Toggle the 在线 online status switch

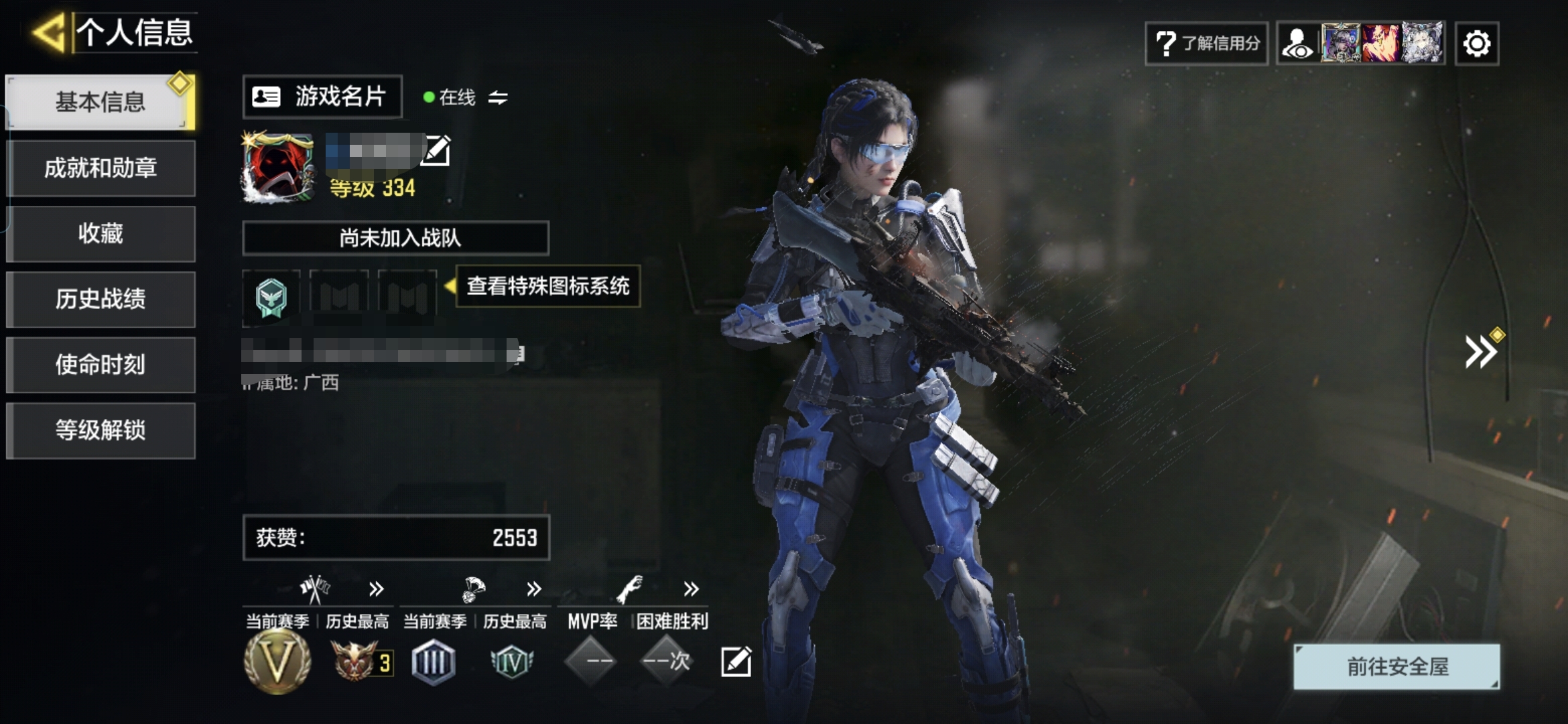(497, 98)
